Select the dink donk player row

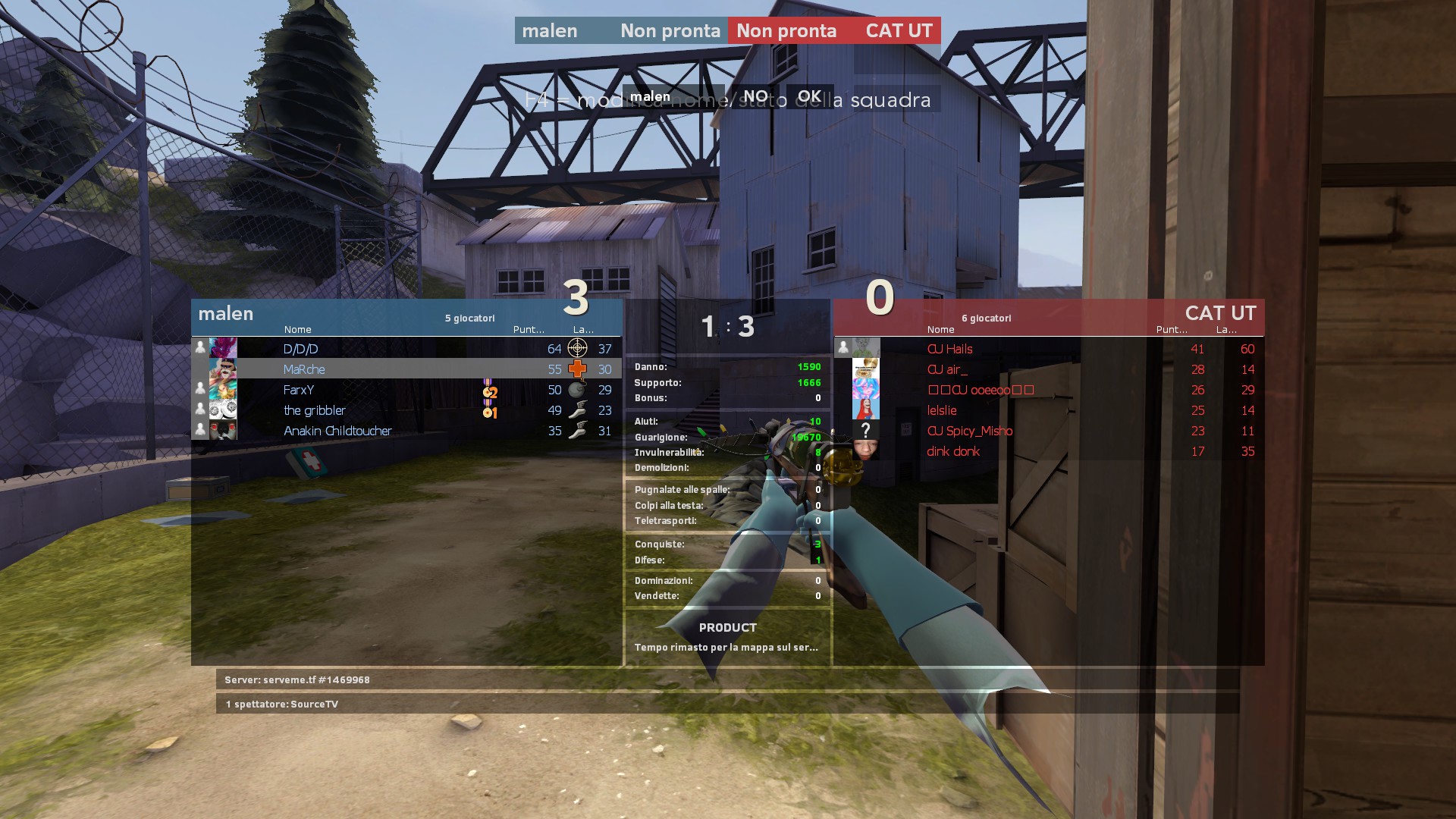coord(953,451)
